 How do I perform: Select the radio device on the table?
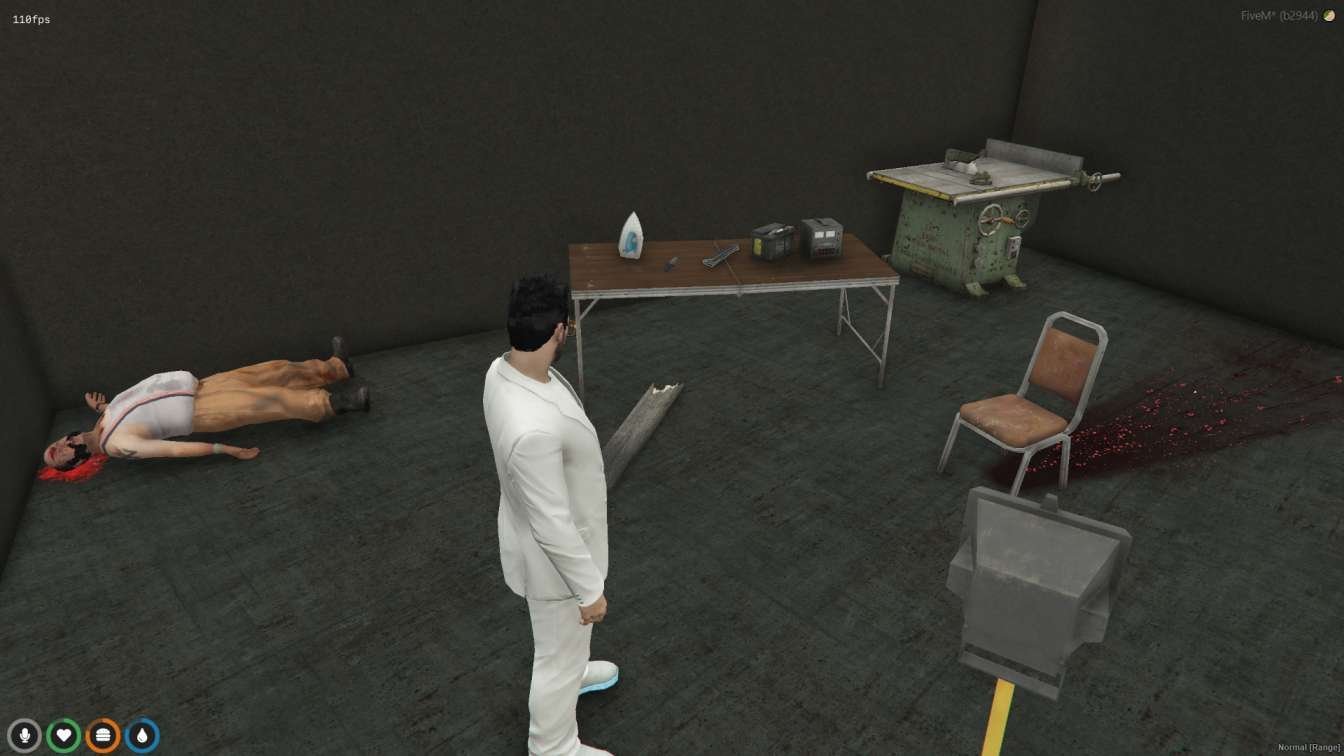click(x=820, y=238)
